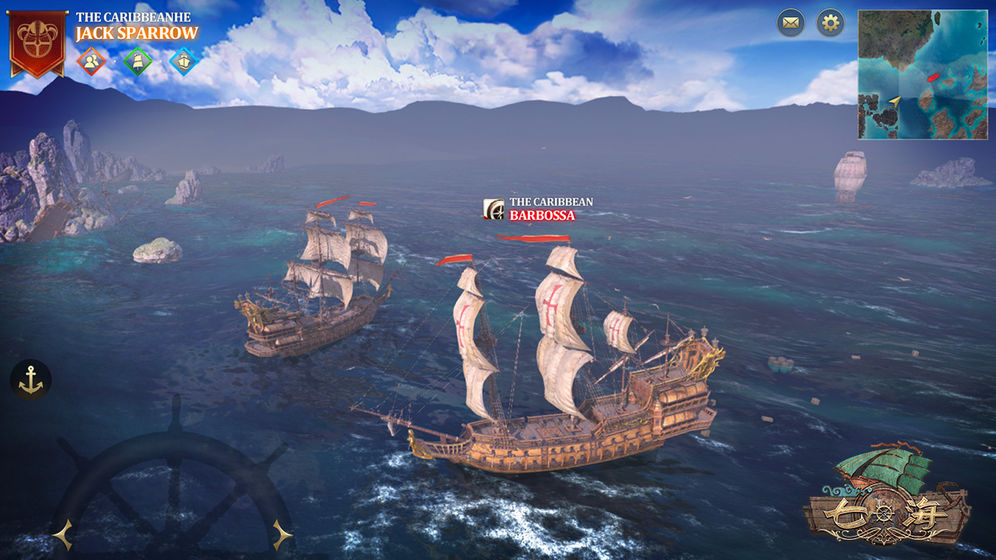Select the orange crew members icon
996x560 pixels.
coord(91,62)
